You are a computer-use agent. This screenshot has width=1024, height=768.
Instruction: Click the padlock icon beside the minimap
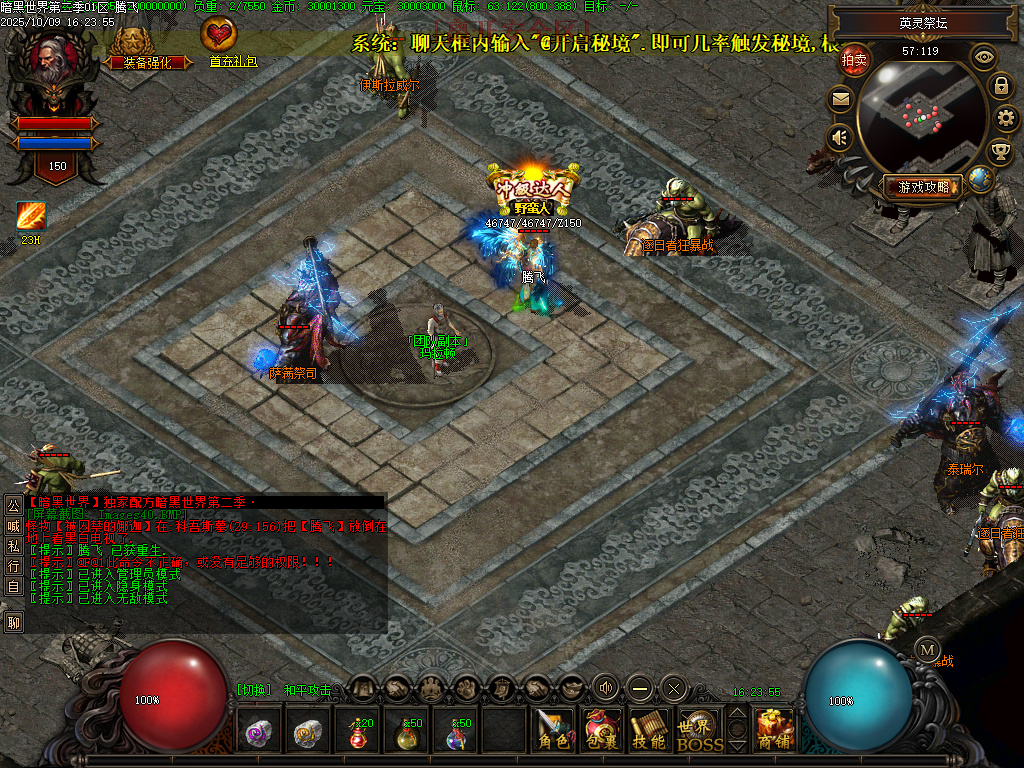click(1000, 86)
